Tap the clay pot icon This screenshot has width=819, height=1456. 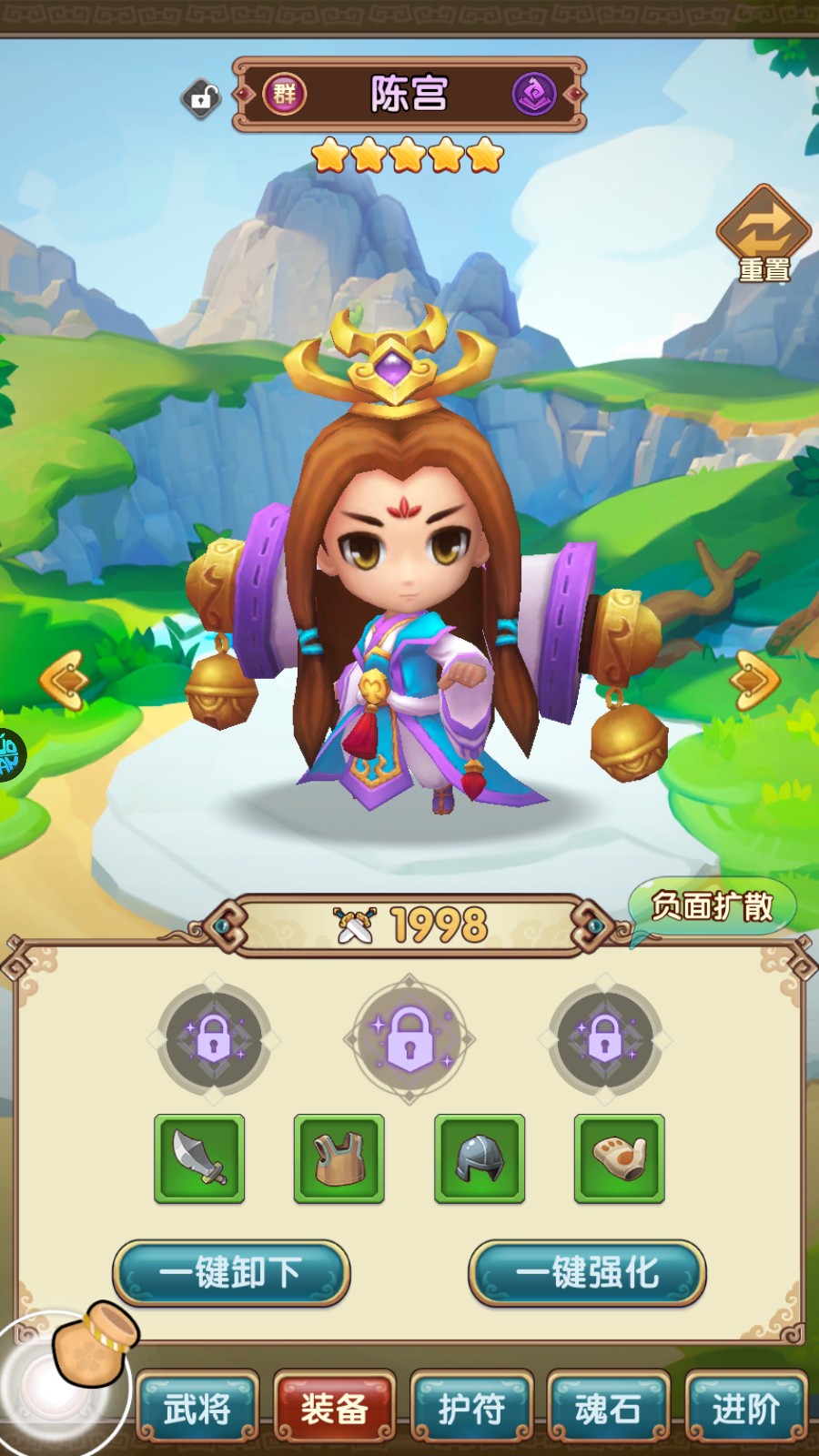click(x=95, y=1343)
